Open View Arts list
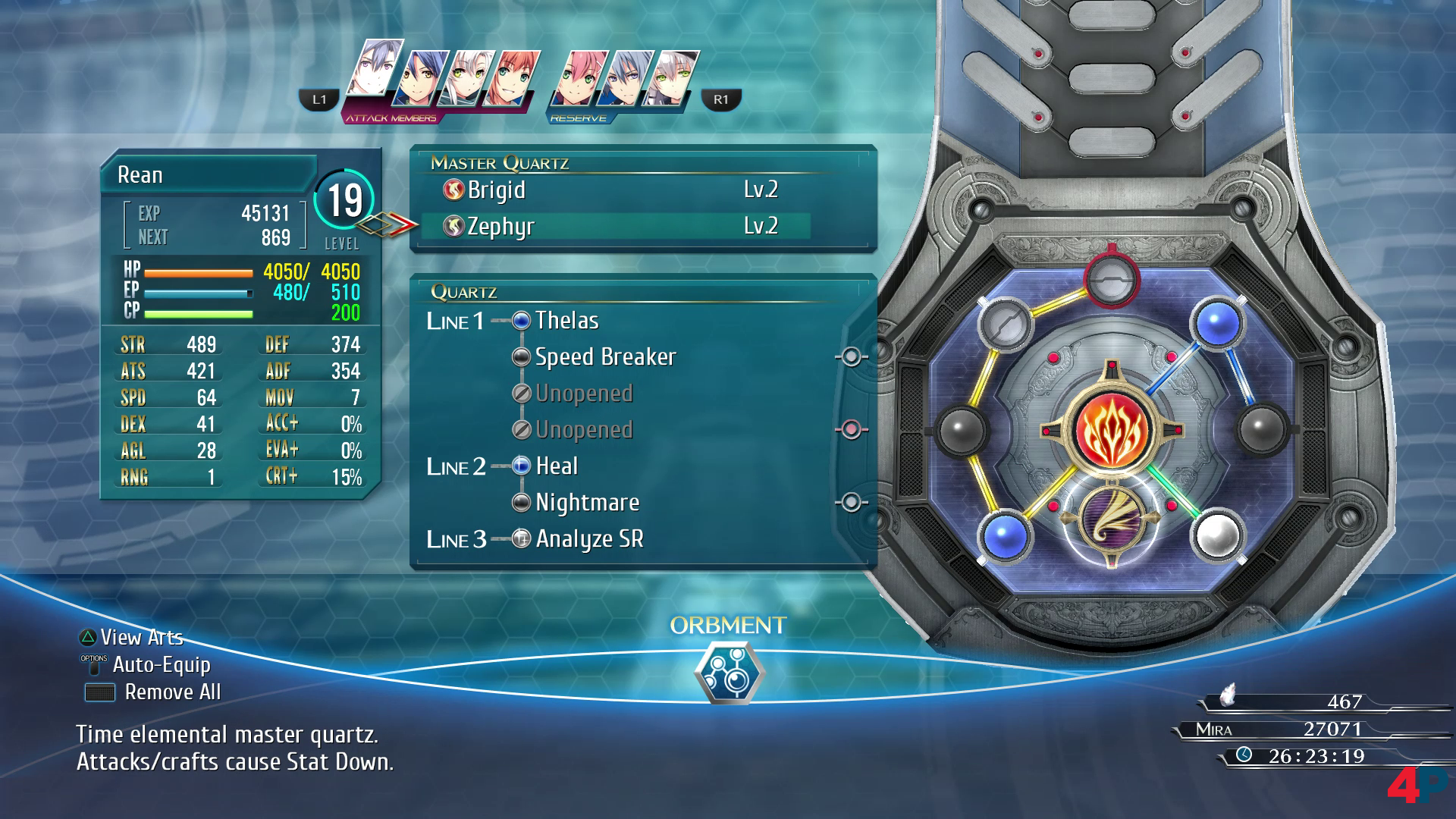 tap(142, 638)
